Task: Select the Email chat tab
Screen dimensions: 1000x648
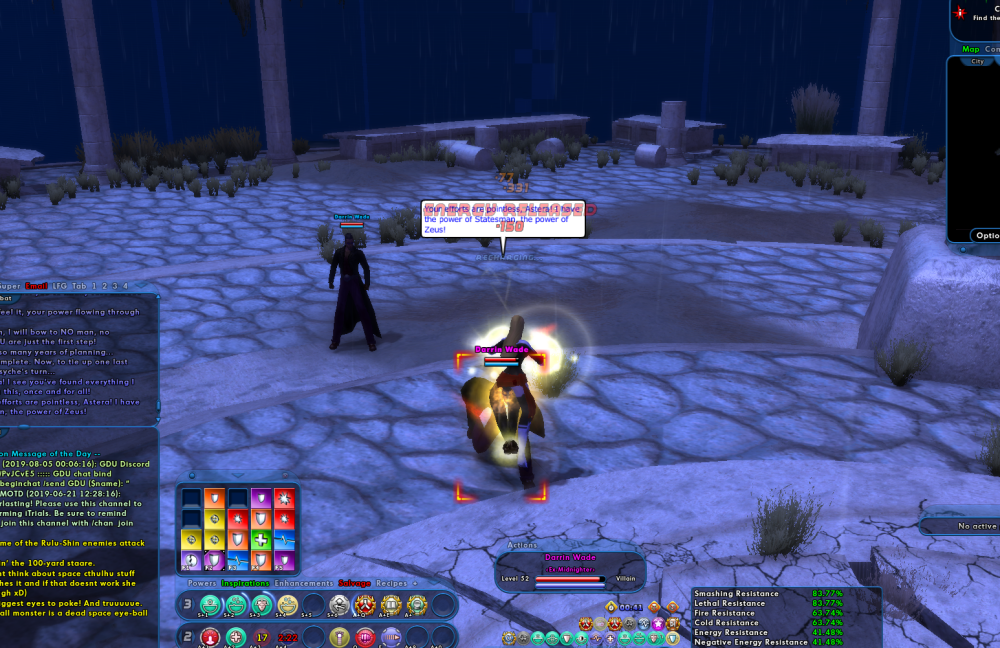Action: click(x=37, y=286)
